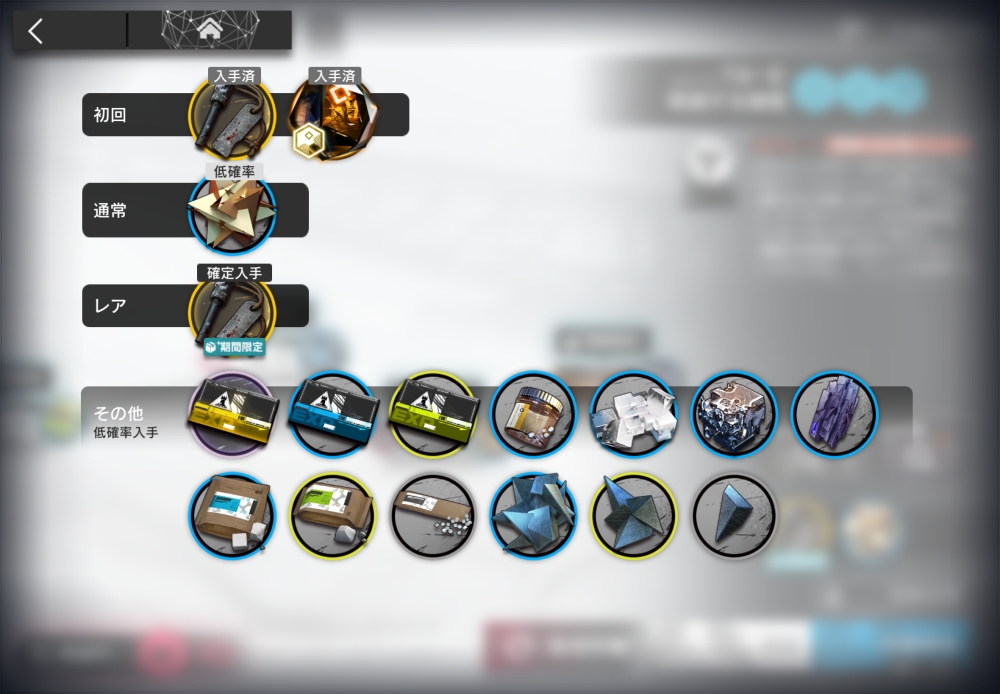Select the first-clear cleaver token item

[231, 119]
